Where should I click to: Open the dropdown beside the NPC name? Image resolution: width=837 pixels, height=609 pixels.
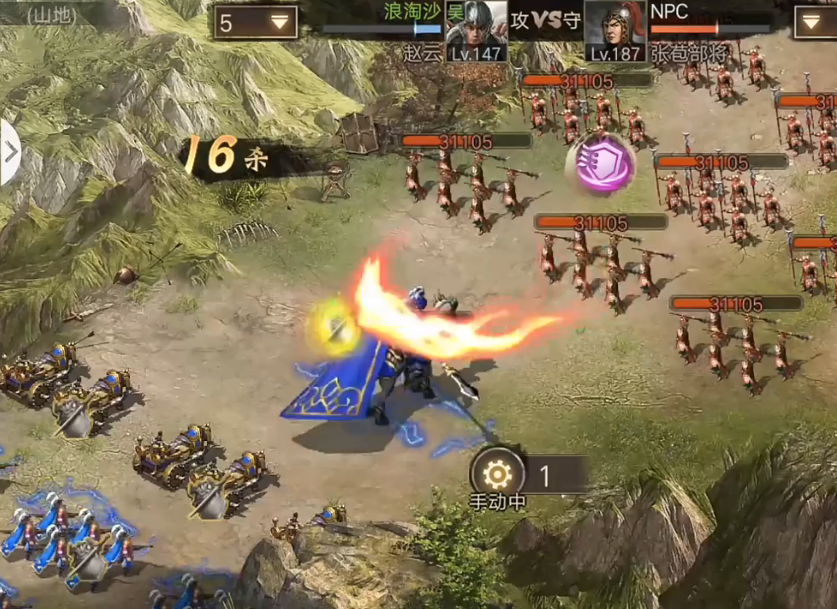coord(815,22)
